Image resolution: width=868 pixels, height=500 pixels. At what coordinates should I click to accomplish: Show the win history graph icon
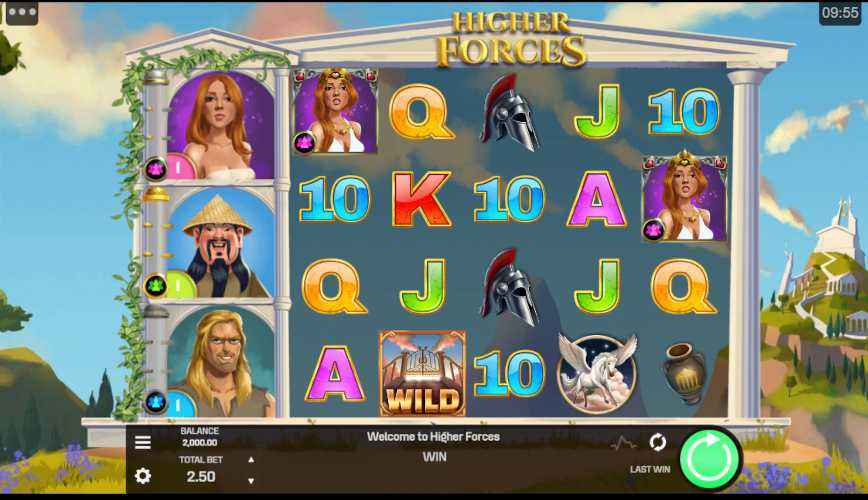[x=624, y=442]
